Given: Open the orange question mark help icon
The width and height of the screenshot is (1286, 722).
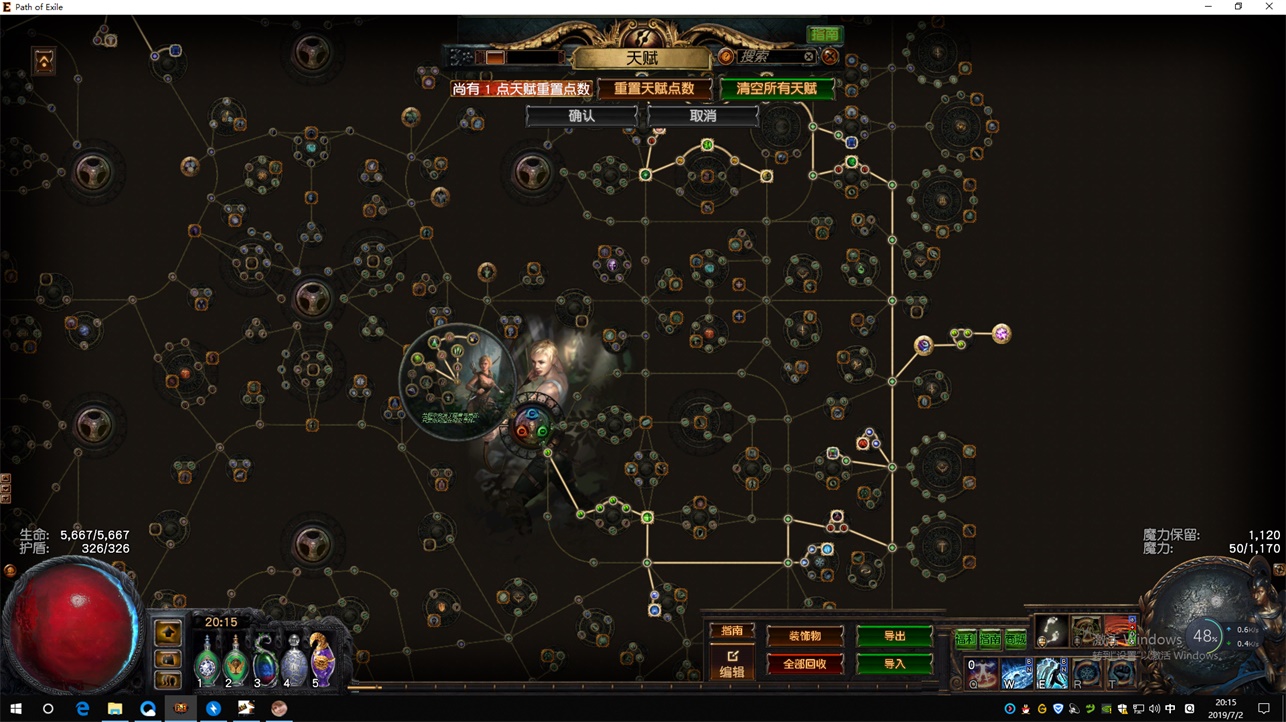Looking at the screenshot, I should [x=726, y=57].
